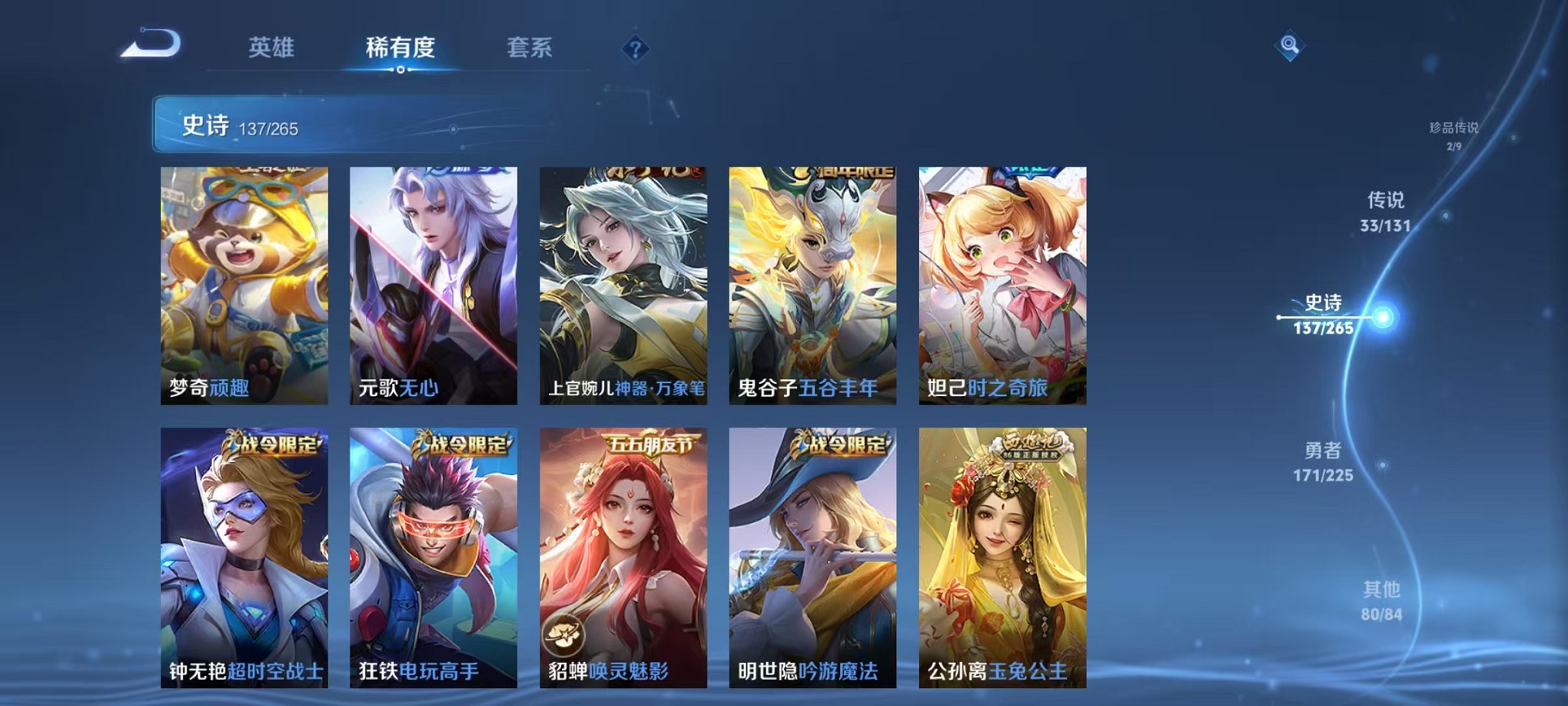Select the 稀有度 tab
This screenshot has width=1568, height=706.
point(400,48)
